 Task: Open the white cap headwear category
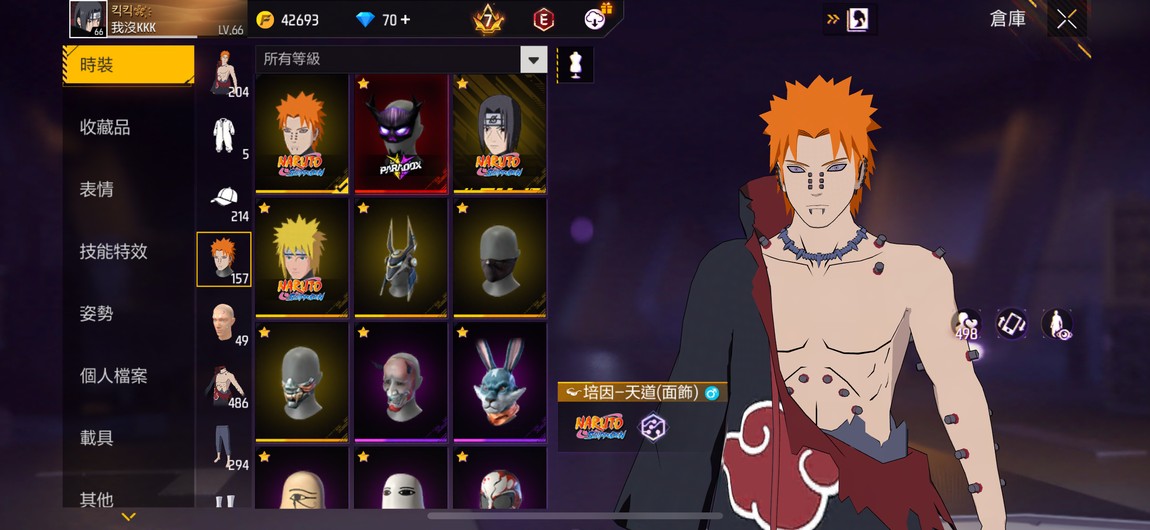224,198
